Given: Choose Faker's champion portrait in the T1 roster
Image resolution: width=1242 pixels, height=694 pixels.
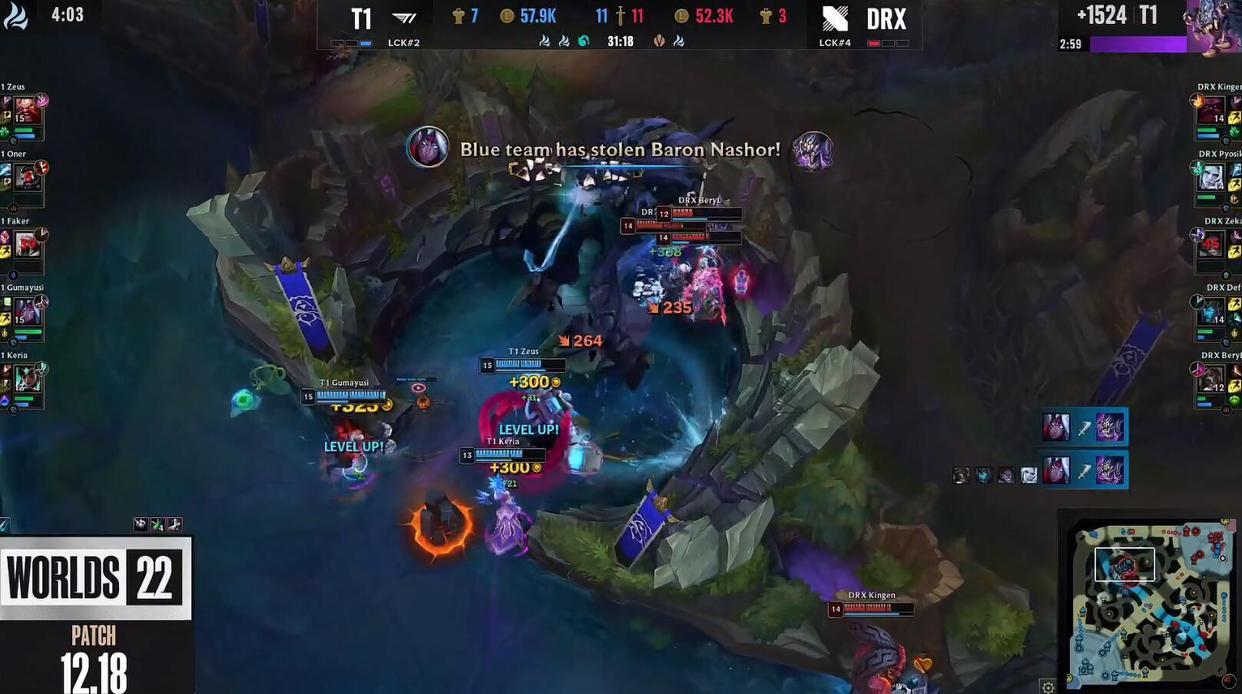Looking at the screenshot, I should [x=27, y=245].
